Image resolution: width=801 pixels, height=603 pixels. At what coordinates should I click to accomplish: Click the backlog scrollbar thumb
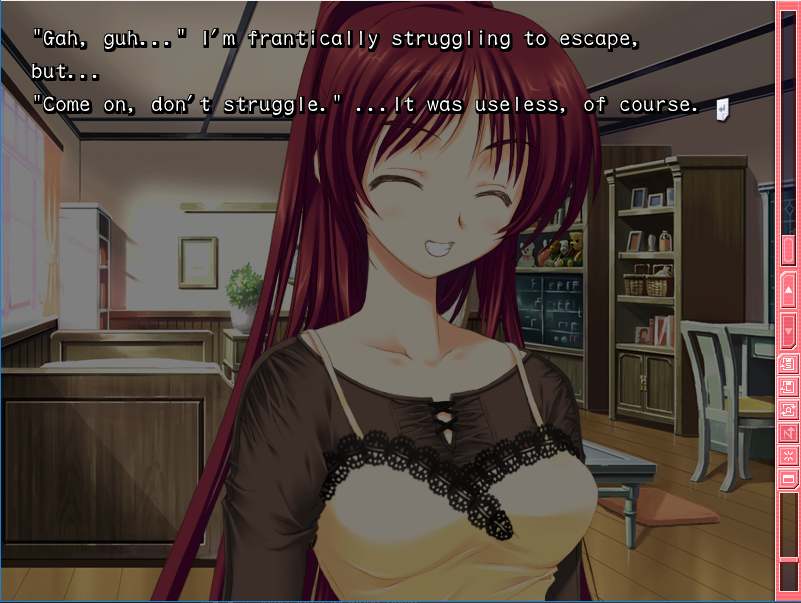coord(788,249)
